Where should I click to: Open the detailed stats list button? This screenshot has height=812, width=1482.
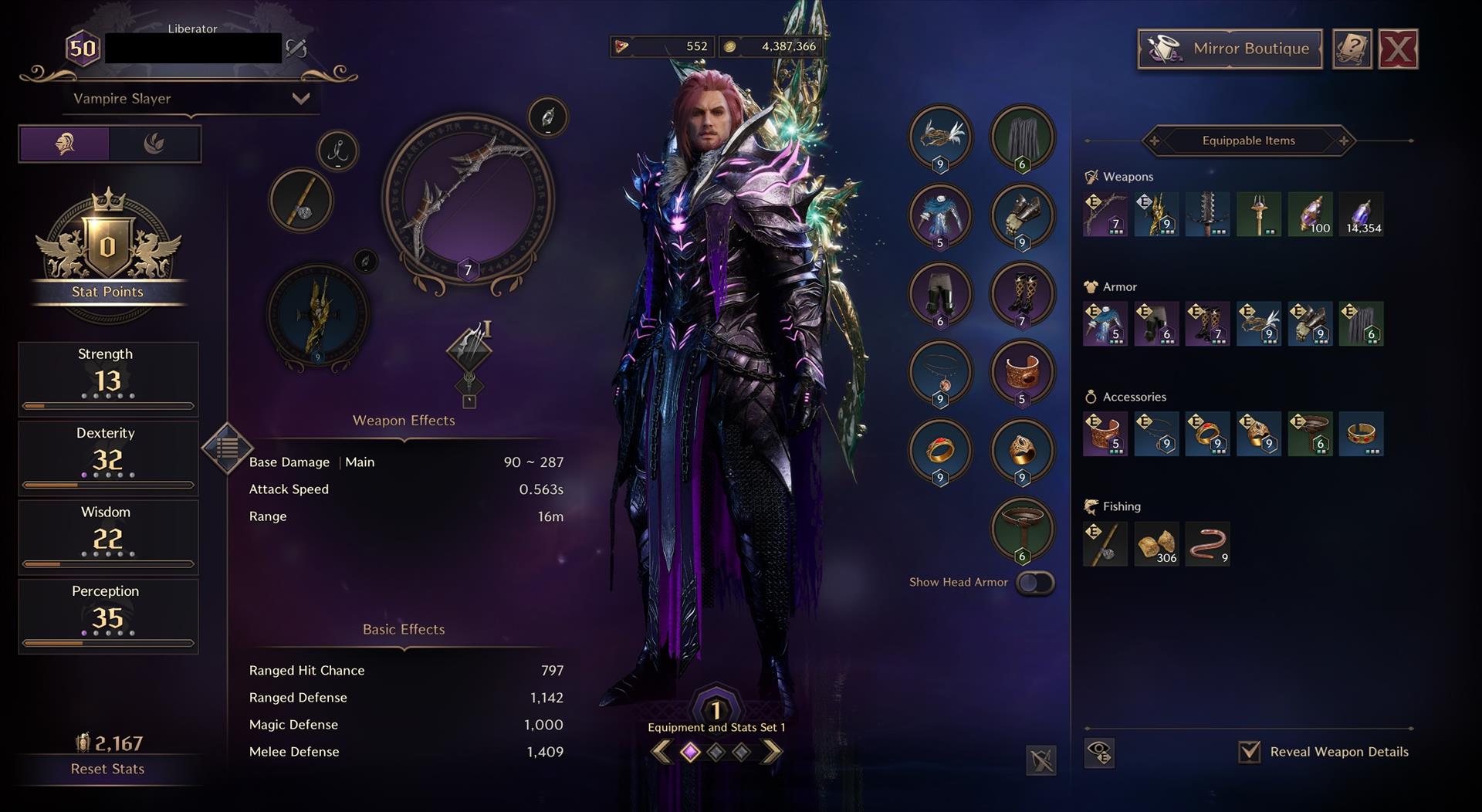coord(227,447)
